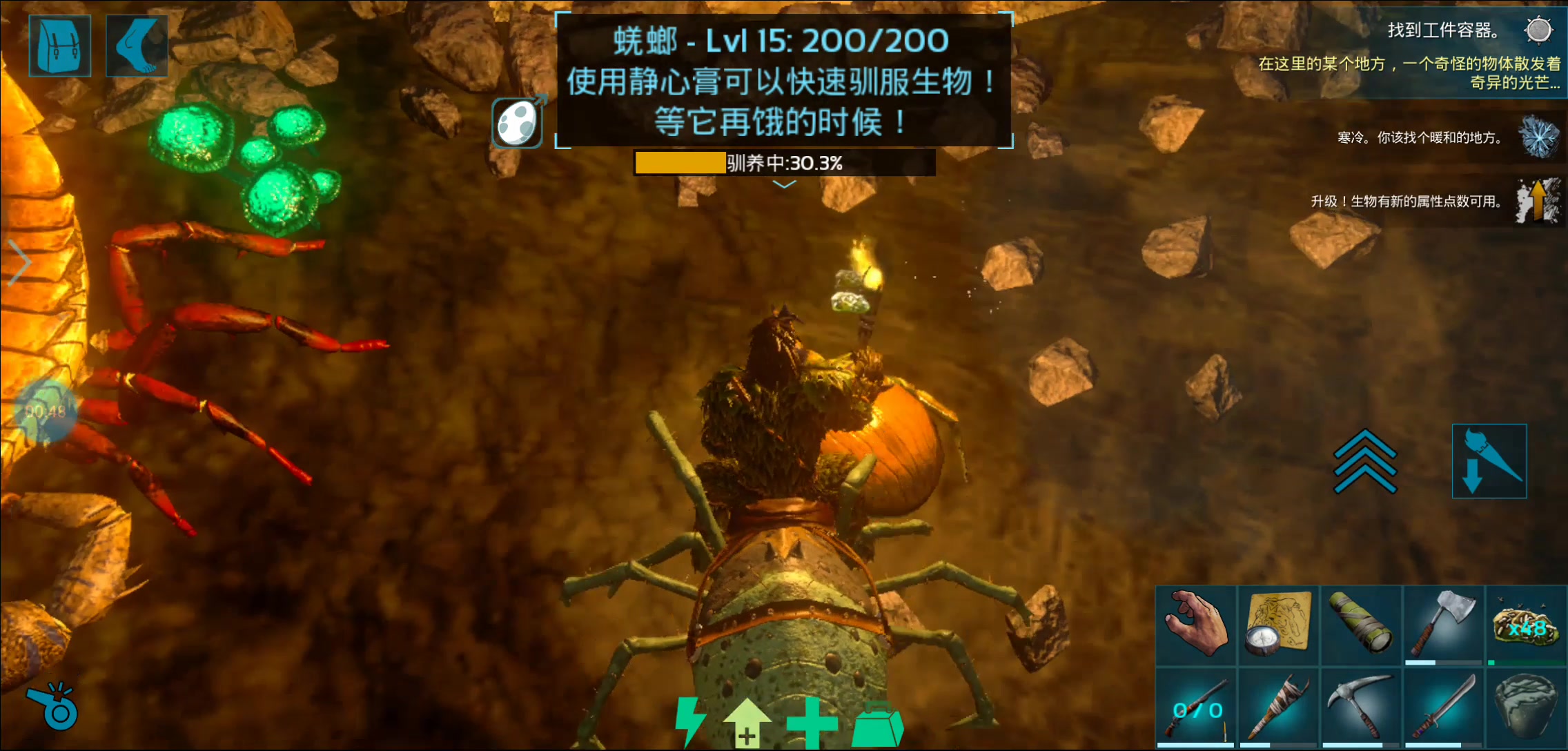Tap the blue foot travel icon
This screenshot has height=751, width=1568.
pyautogui.click(x=137, y=46)
